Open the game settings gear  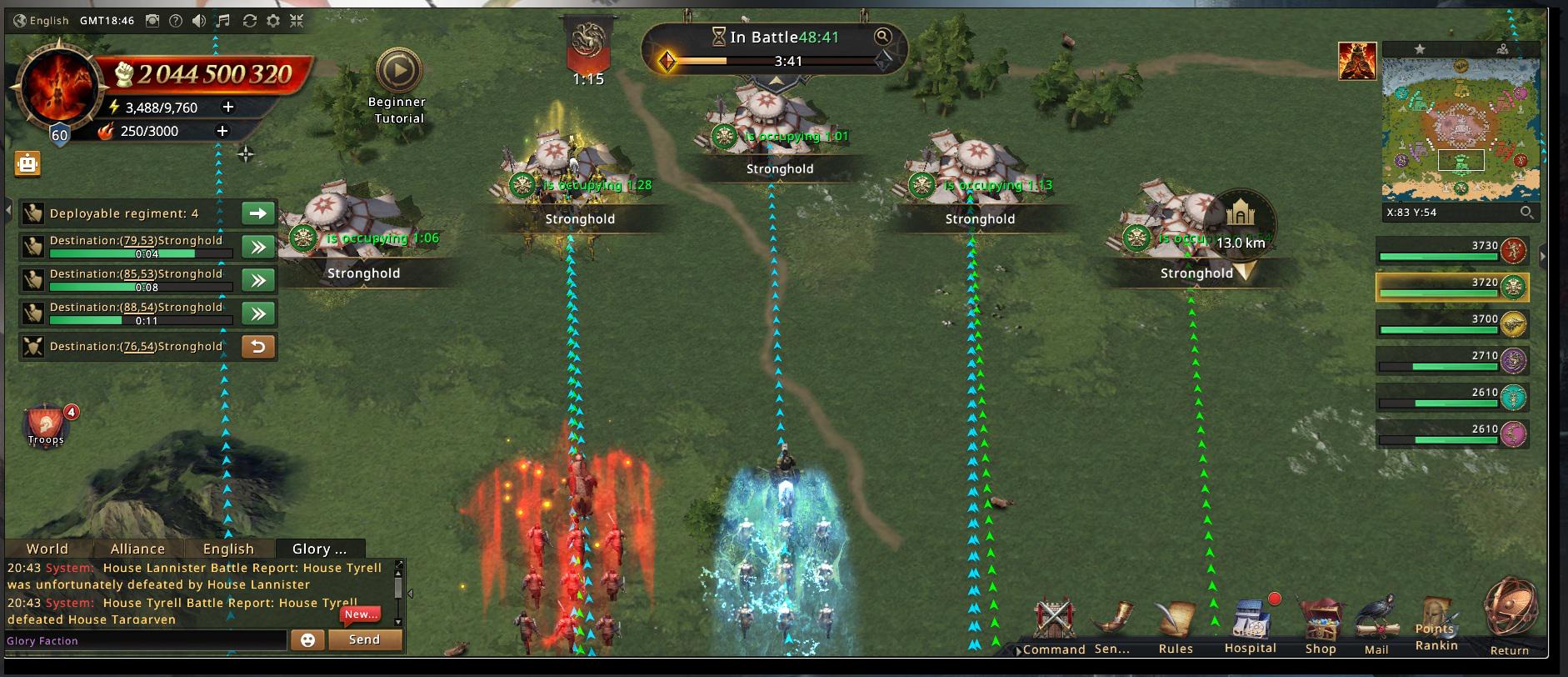[x=273, y=21]
